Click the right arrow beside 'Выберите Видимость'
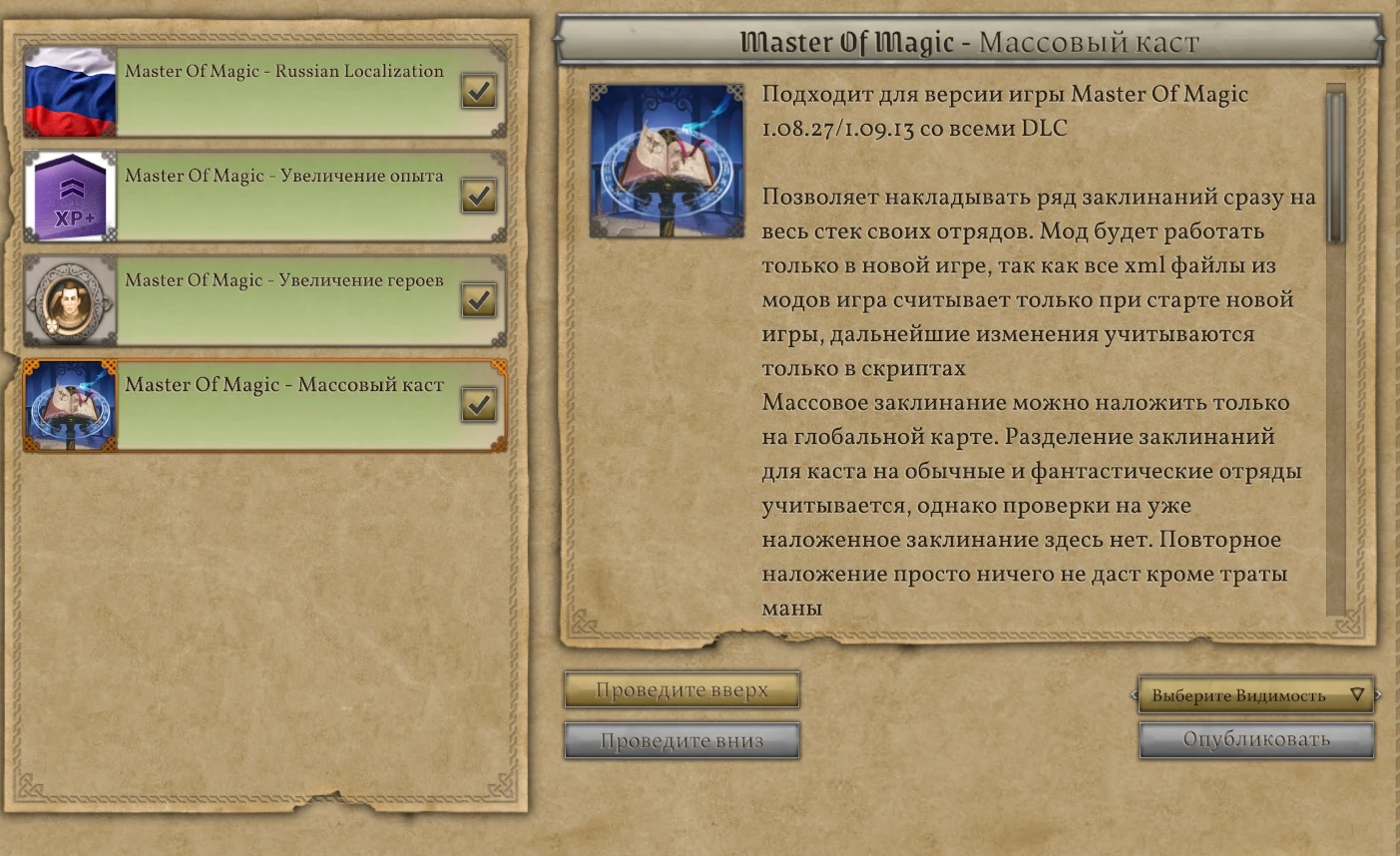1400x856 pixels. pos(1377,694)
